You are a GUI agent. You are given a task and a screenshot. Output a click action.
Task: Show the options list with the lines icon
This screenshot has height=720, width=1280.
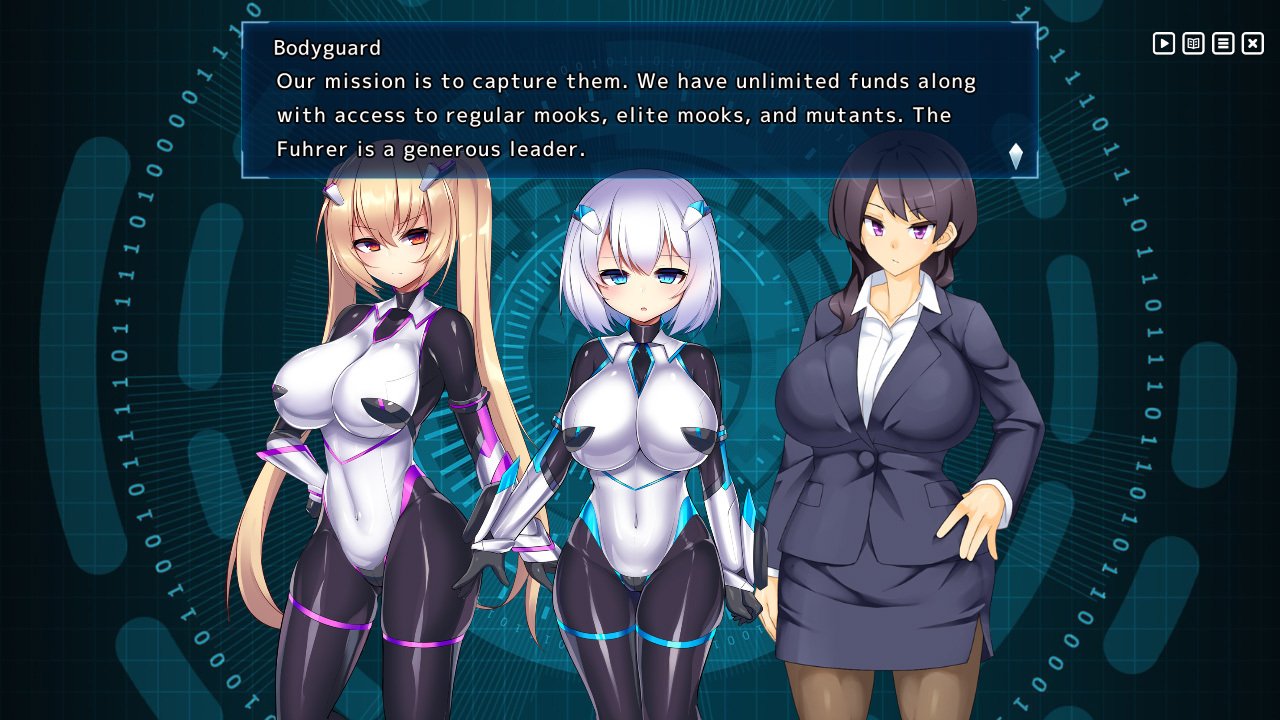coord(1222,44)
